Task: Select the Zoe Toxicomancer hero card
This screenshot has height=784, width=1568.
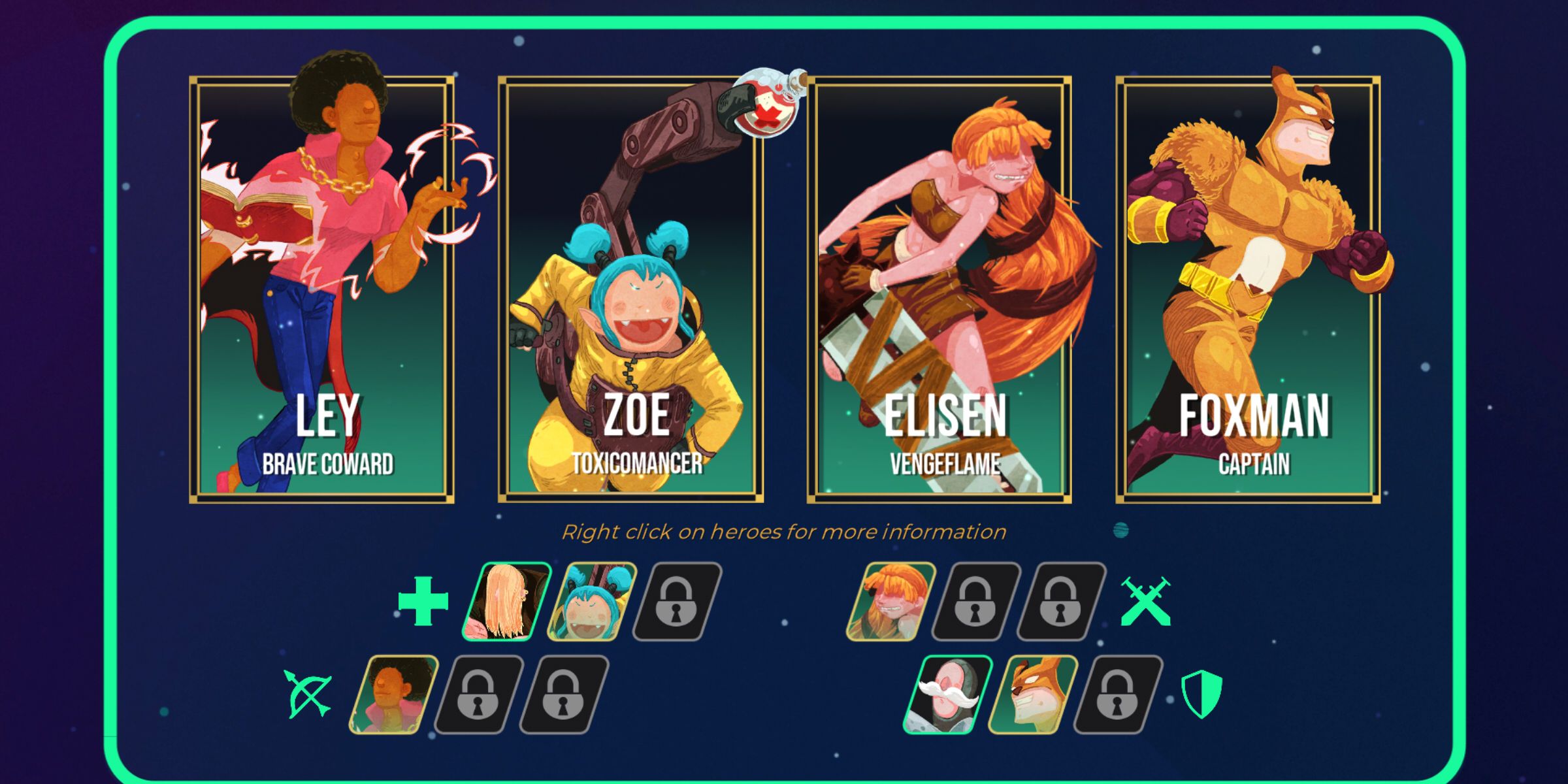Action: (x=630, y=287)
